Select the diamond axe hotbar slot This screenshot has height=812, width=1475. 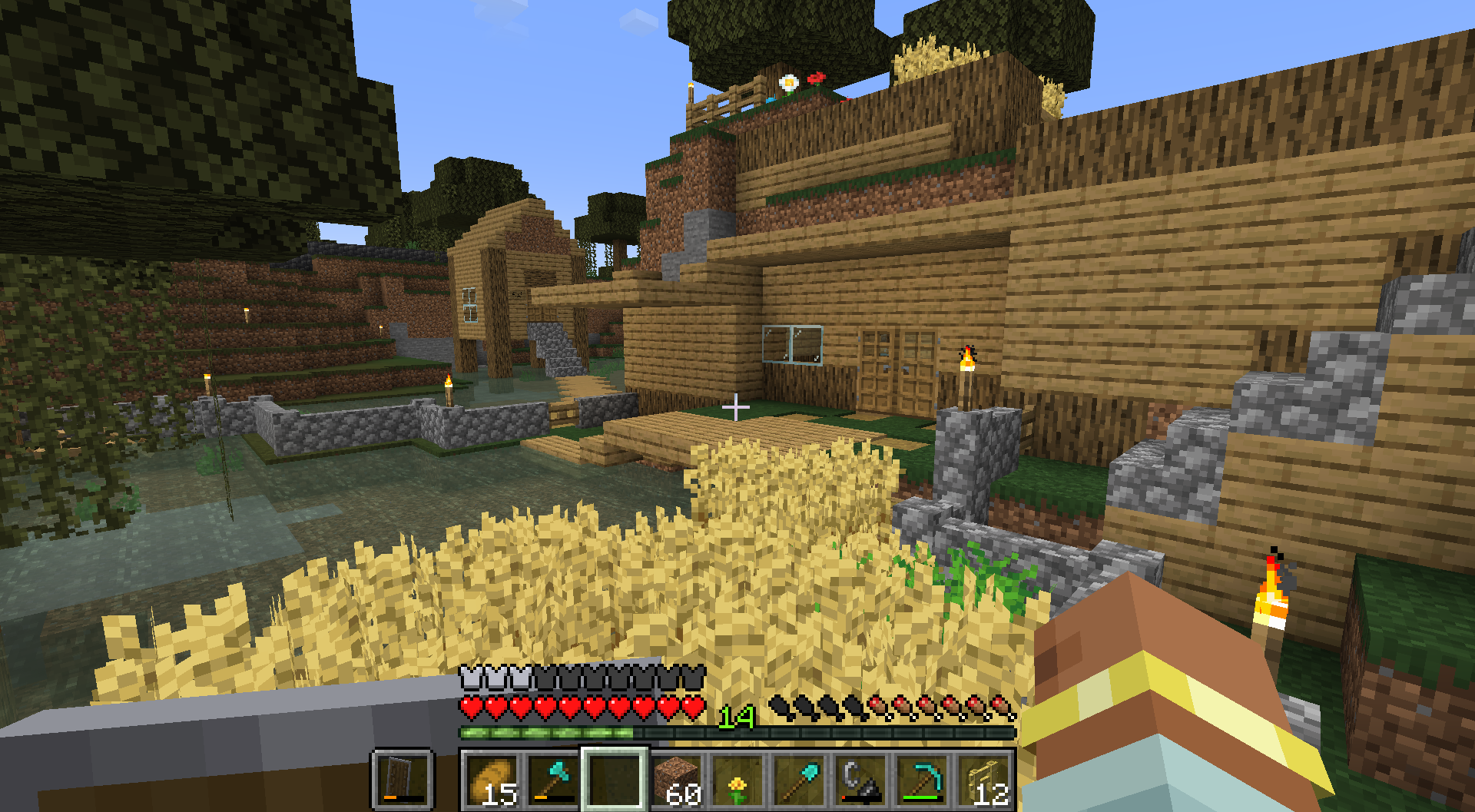(x=552, y=781)
